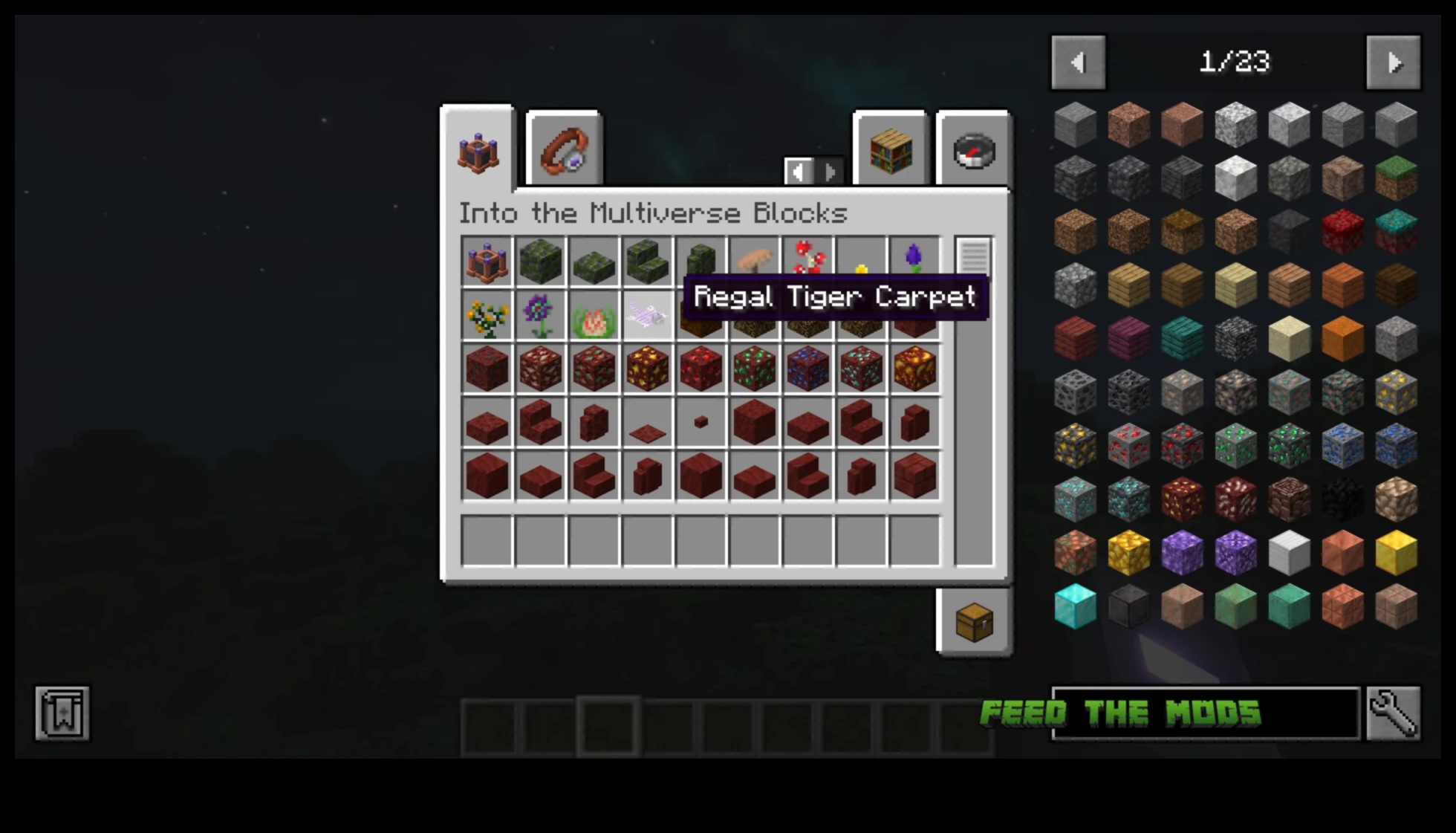Viewport: 1456px width, 833px height.
Task: Switch to the bracelet creative tab
Action: pos(564,152)
